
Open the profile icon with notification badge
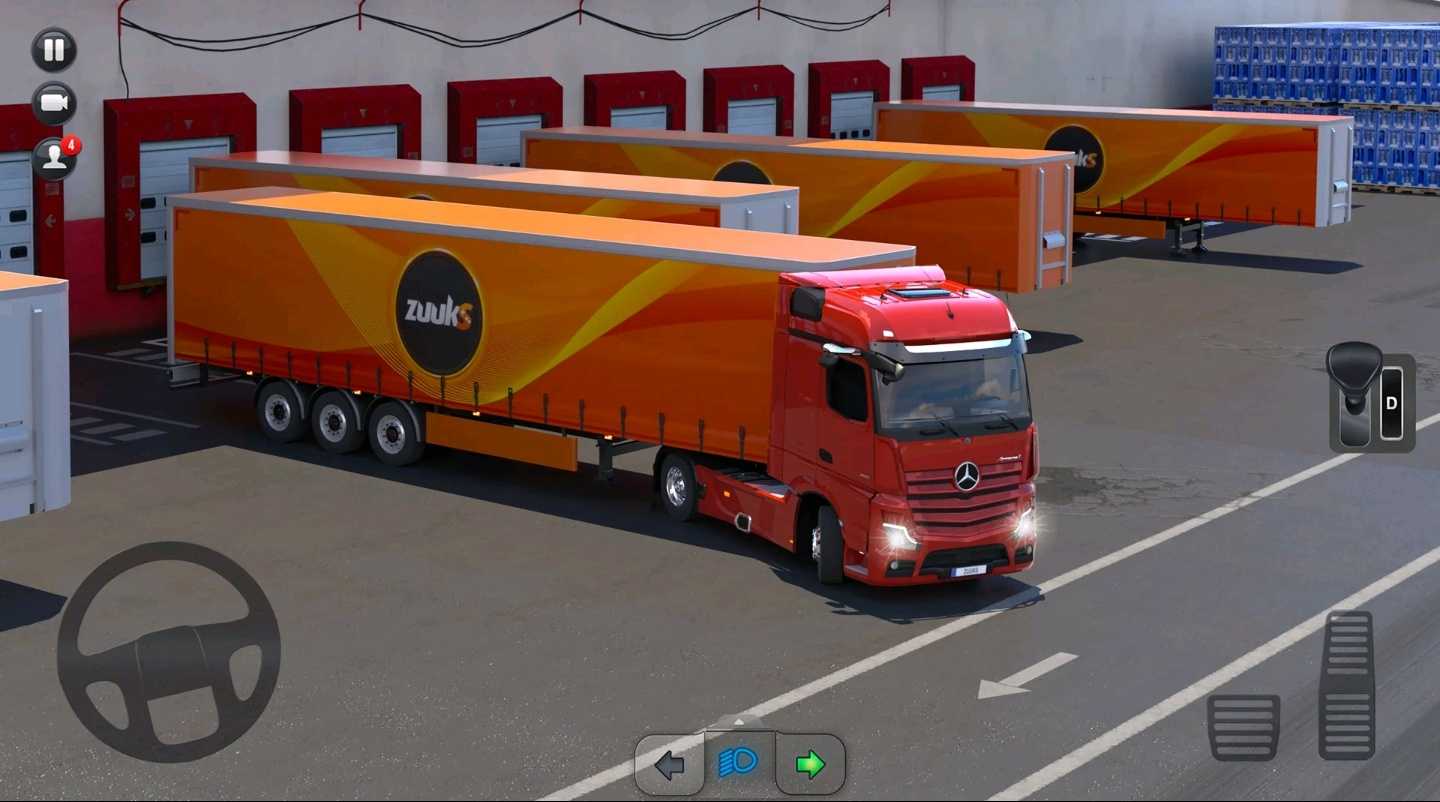pyautogui.click(x=54, y=158)
